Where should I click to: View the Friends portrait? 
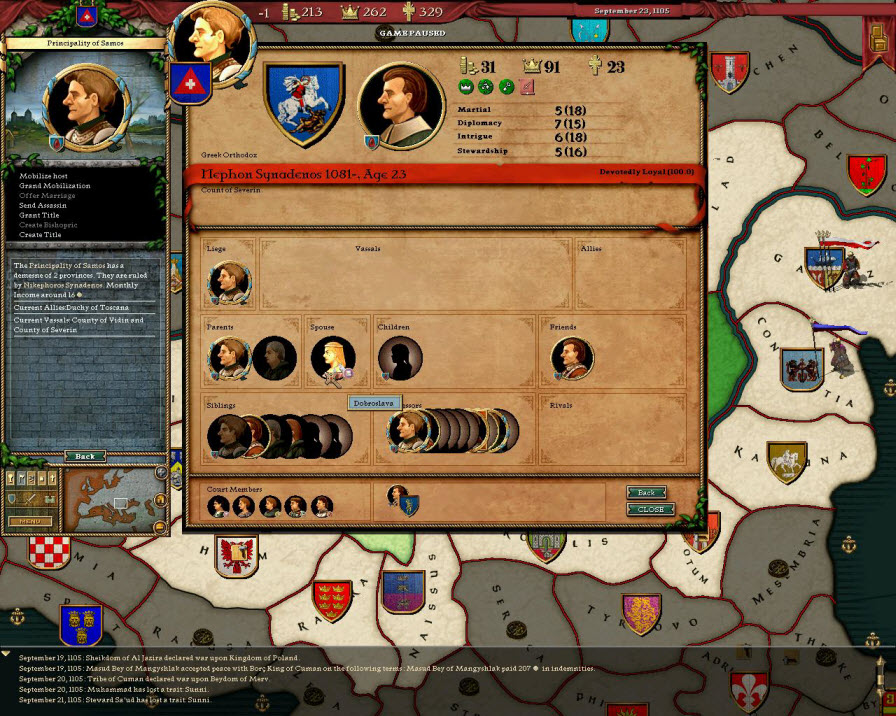click(572, 357)
